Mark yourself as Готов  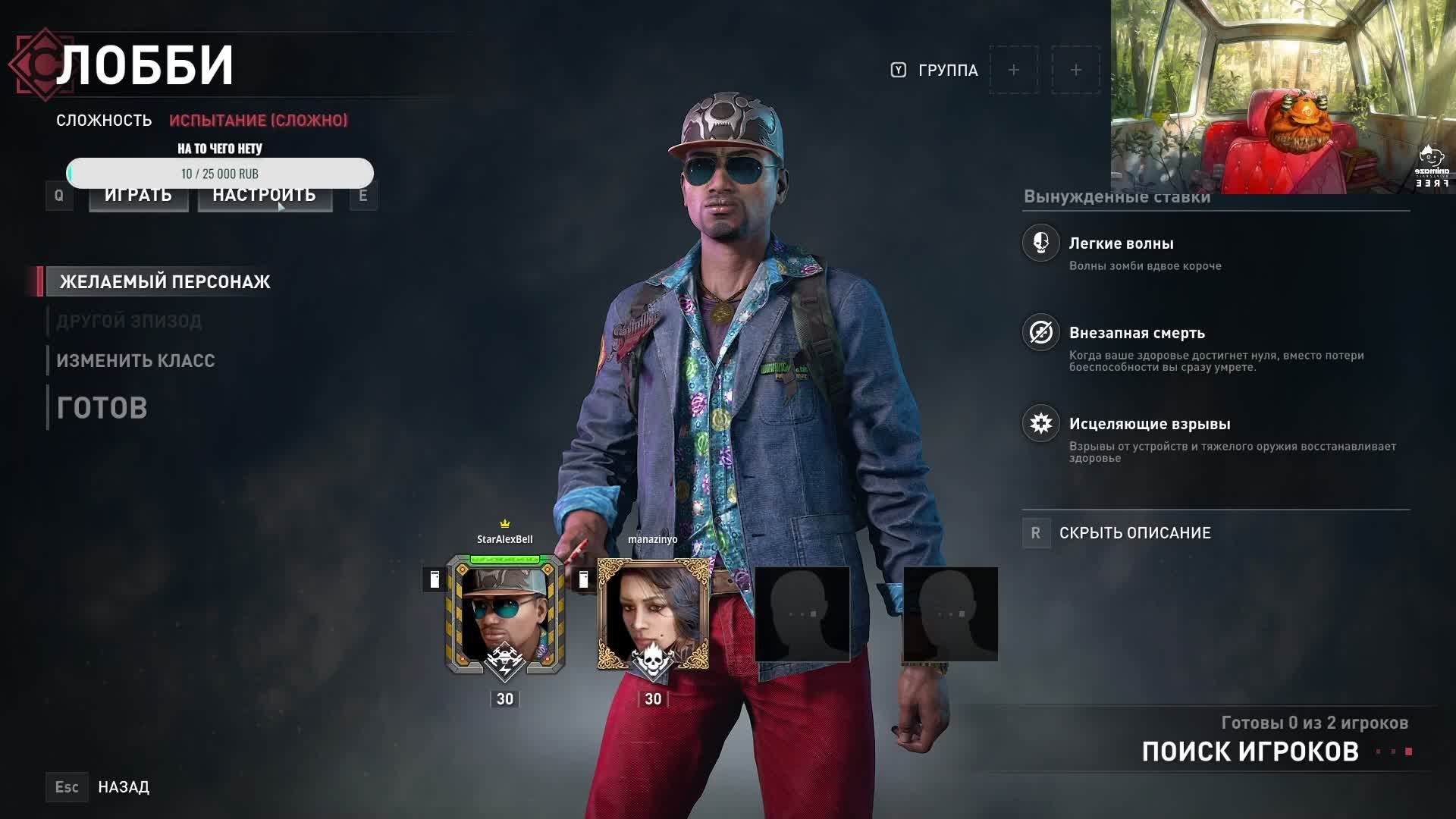[x=102, y=408]
